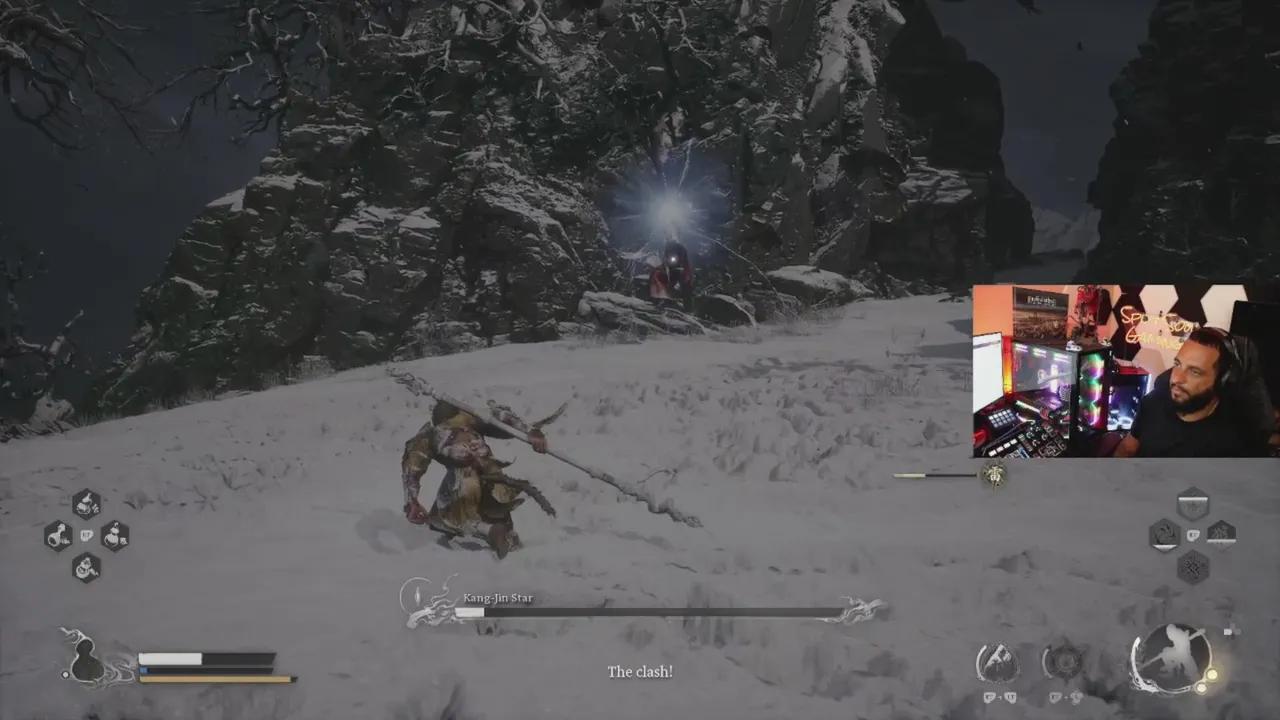The image size is (1280, 720).
Task: Click 'The clash!' subtitle text
Action: click(640, 672)
